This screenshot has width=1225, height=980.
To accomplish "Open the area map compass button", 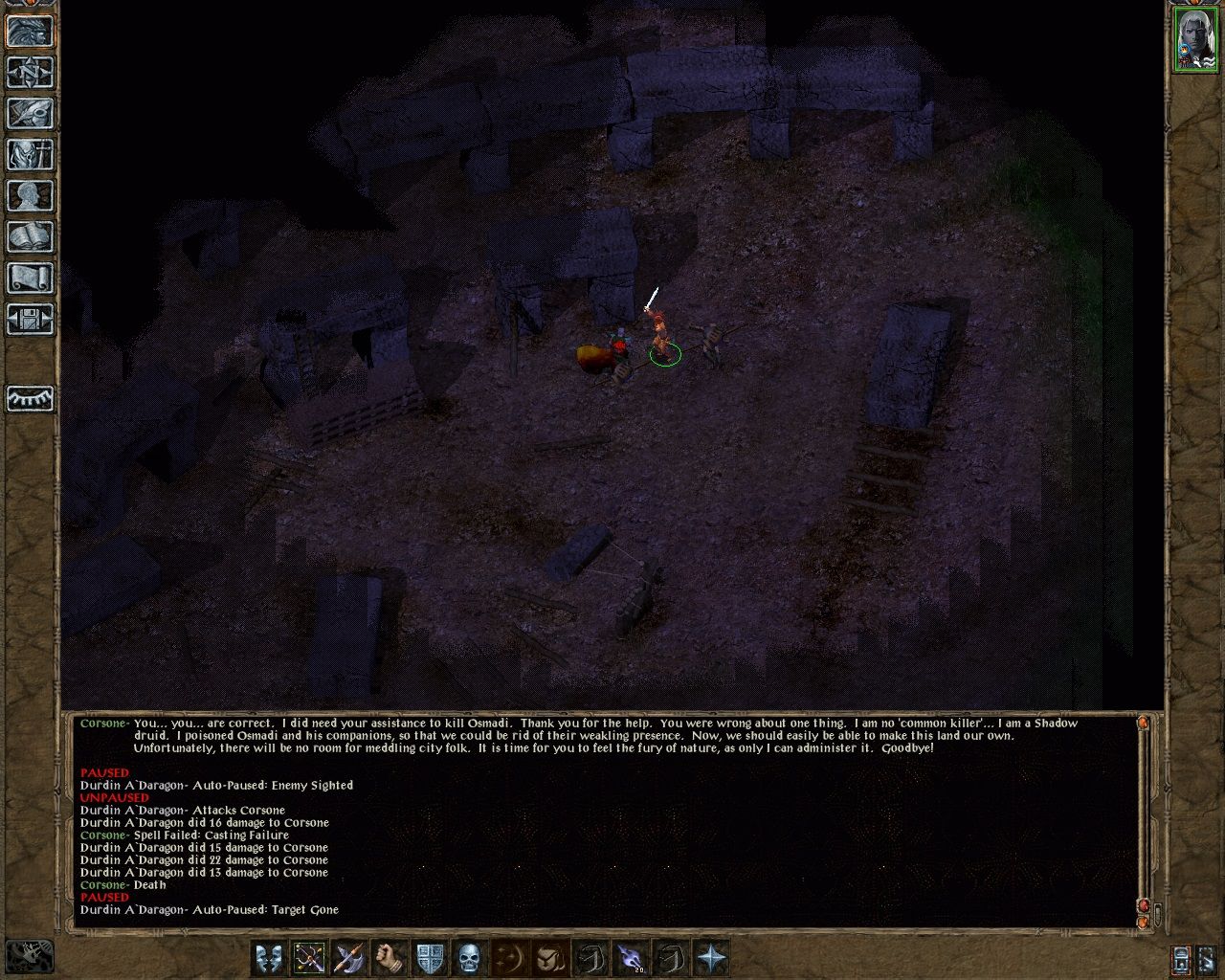I will tap(31, 72).
